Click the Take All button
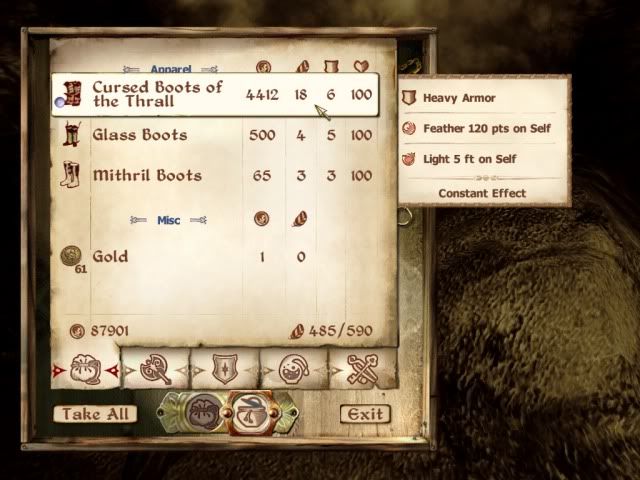This screenshot has height=480, width=640. (x=97, y=414)
